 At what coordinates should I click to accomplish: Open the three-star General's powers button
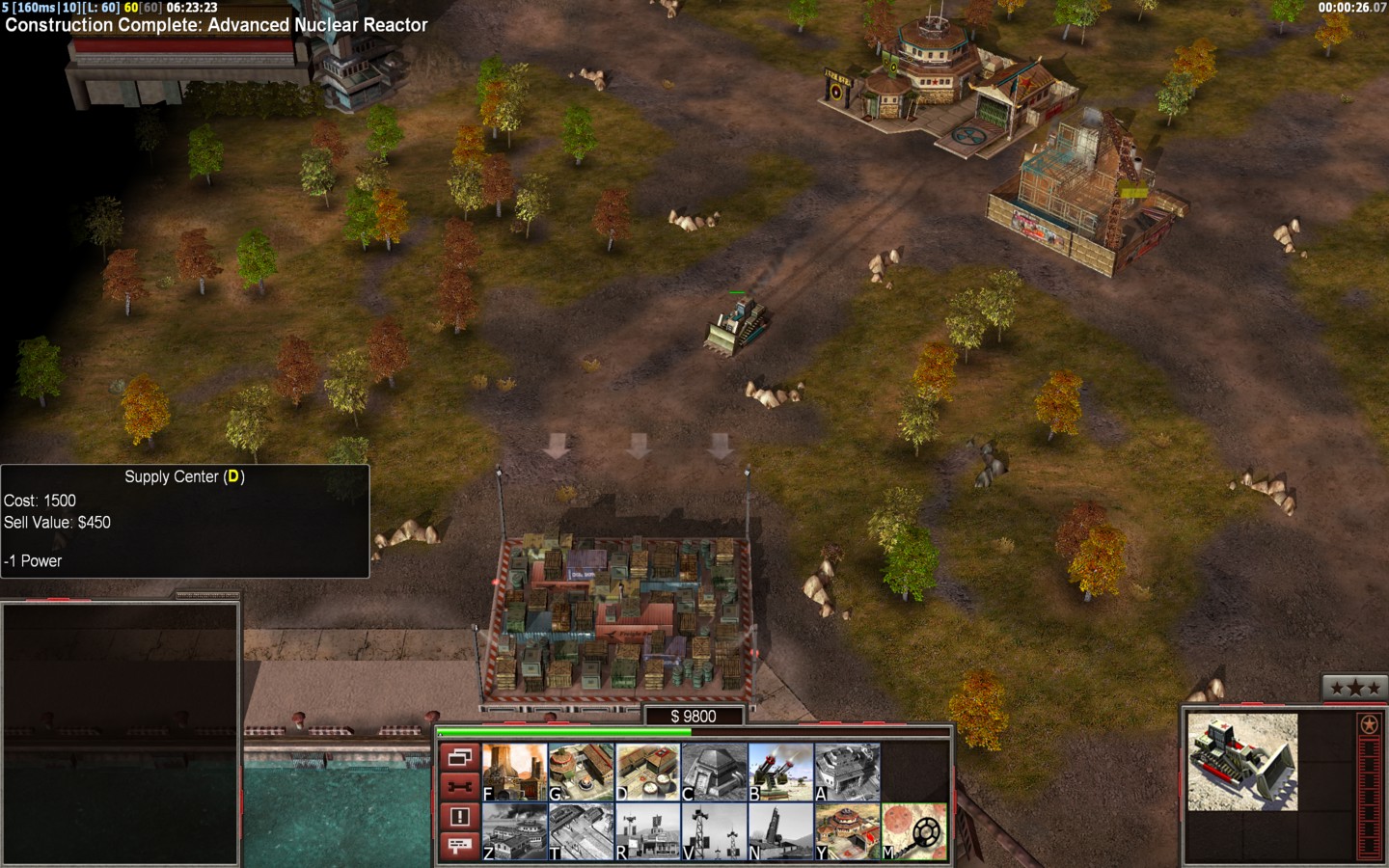(1354, 688)
